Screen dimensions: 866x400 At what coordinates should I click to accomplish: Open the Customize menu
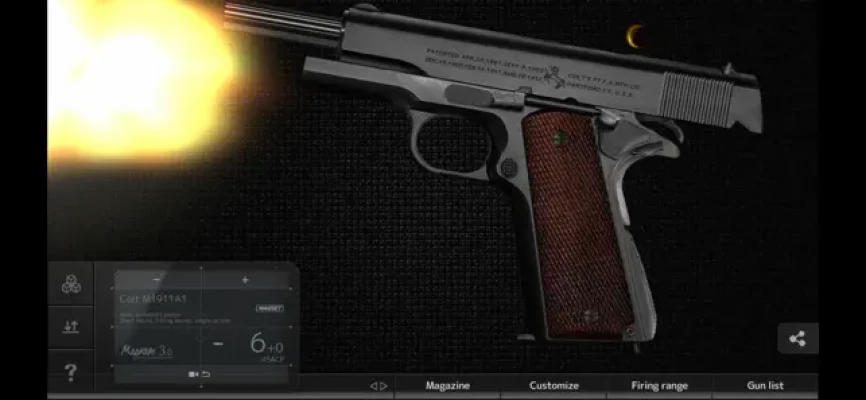[553, 385]
